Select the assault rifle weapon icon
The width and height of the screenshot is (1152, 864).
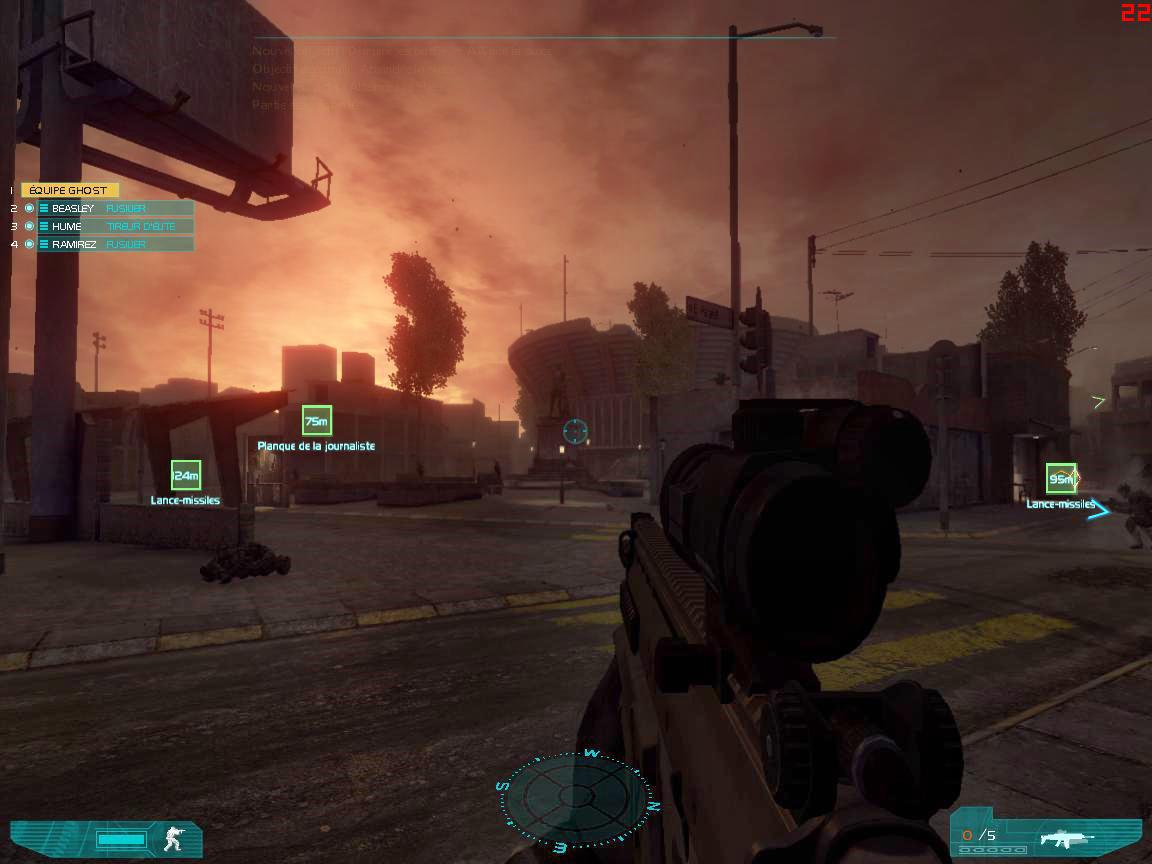(1066, 837)
